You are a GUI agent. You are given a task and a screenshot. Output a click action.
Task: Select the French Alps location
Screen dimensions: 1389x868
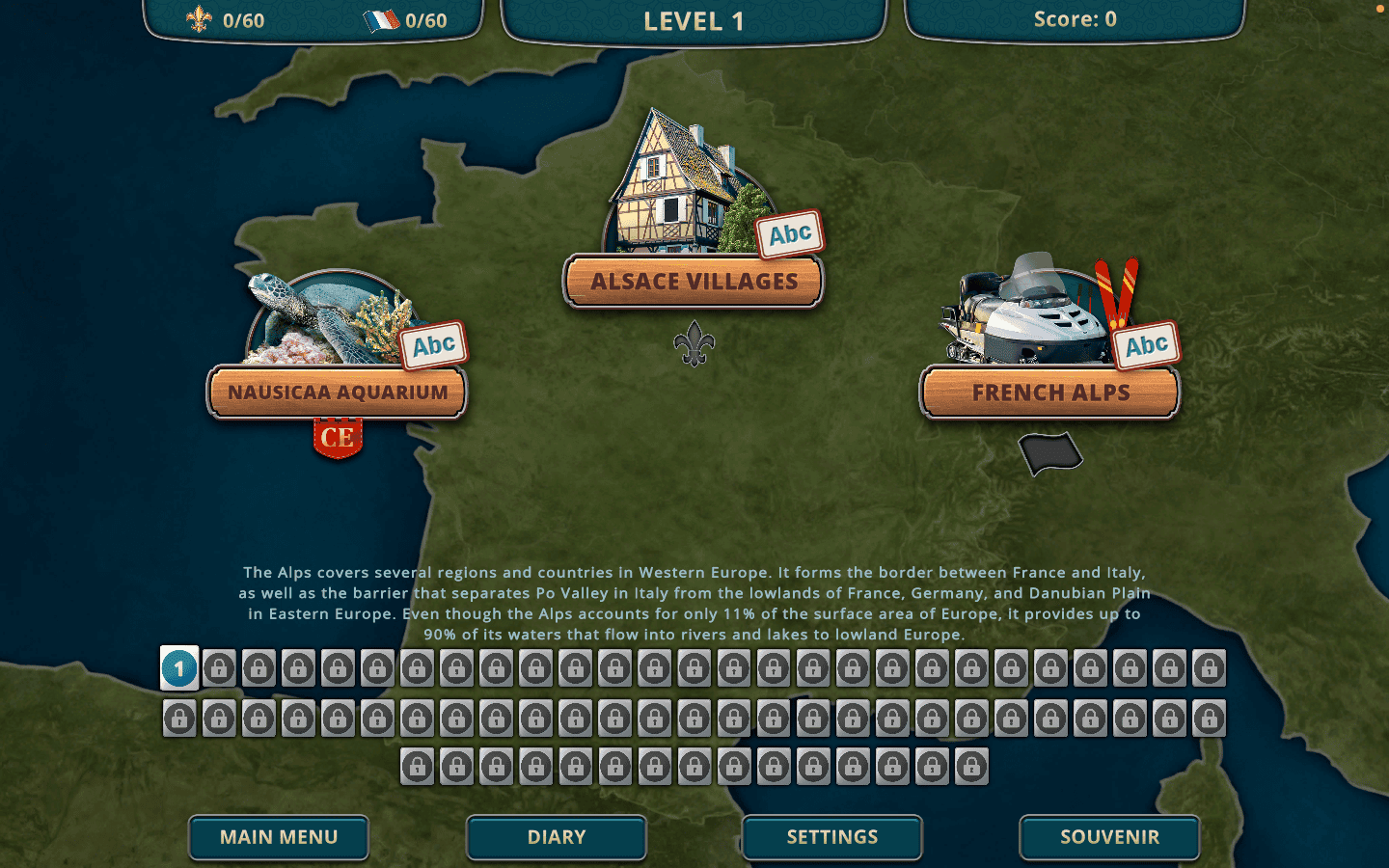tap(1049, 393)
